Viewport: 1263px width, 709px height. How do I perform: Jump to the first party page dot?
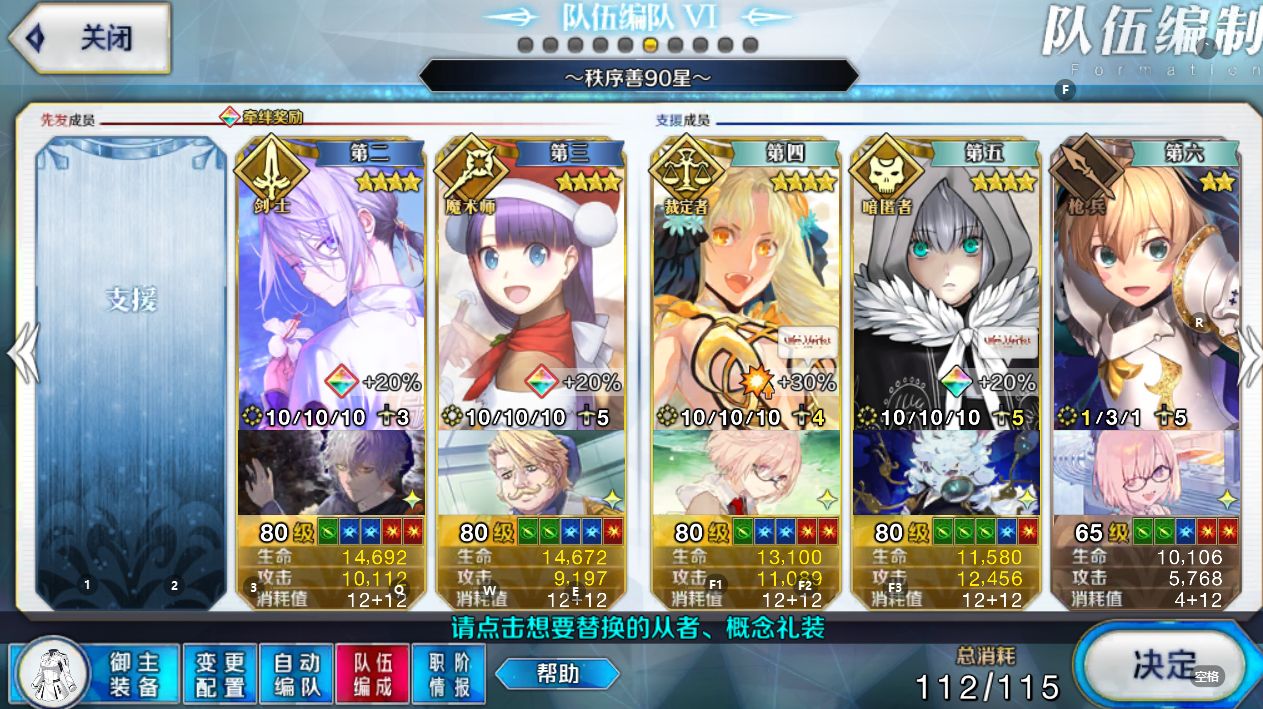click(525, 45)
